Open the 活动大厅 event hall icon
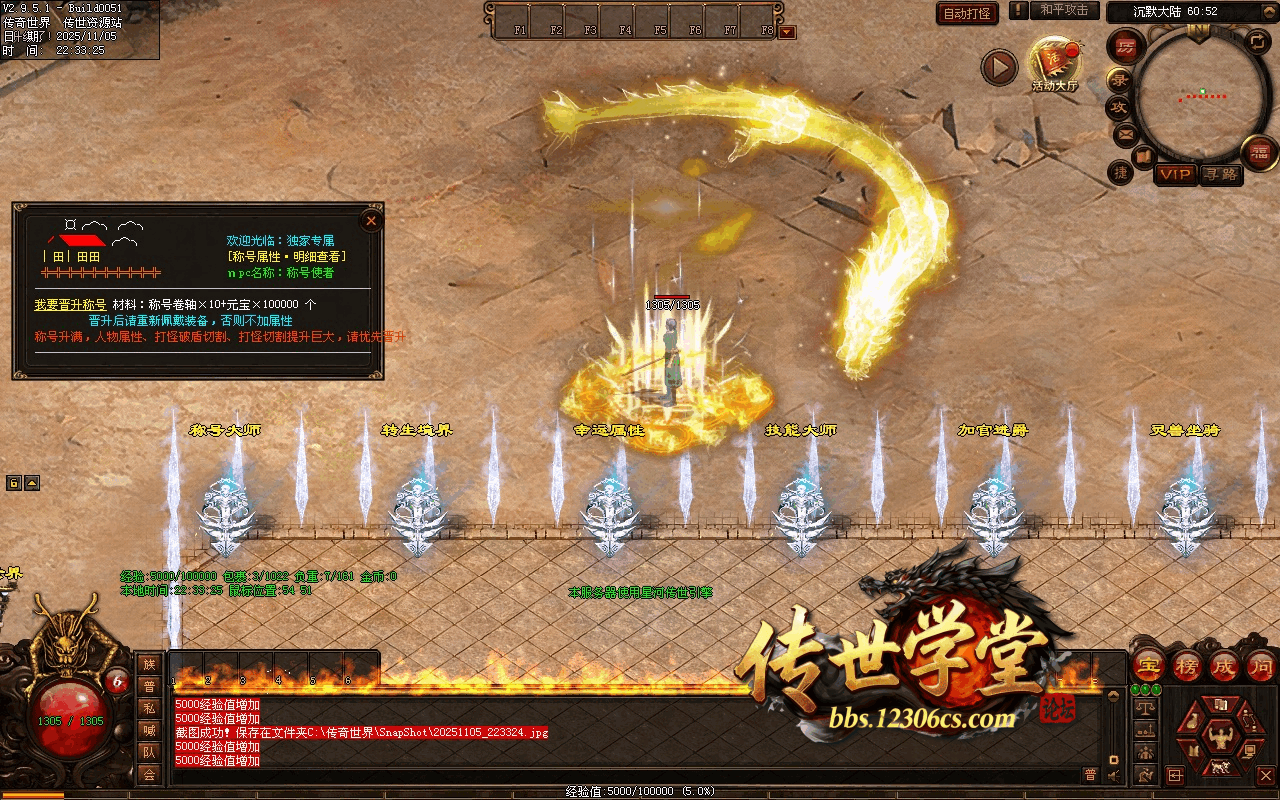The width and height of the screenshot is (1280, 800). tap(1056, 62)
